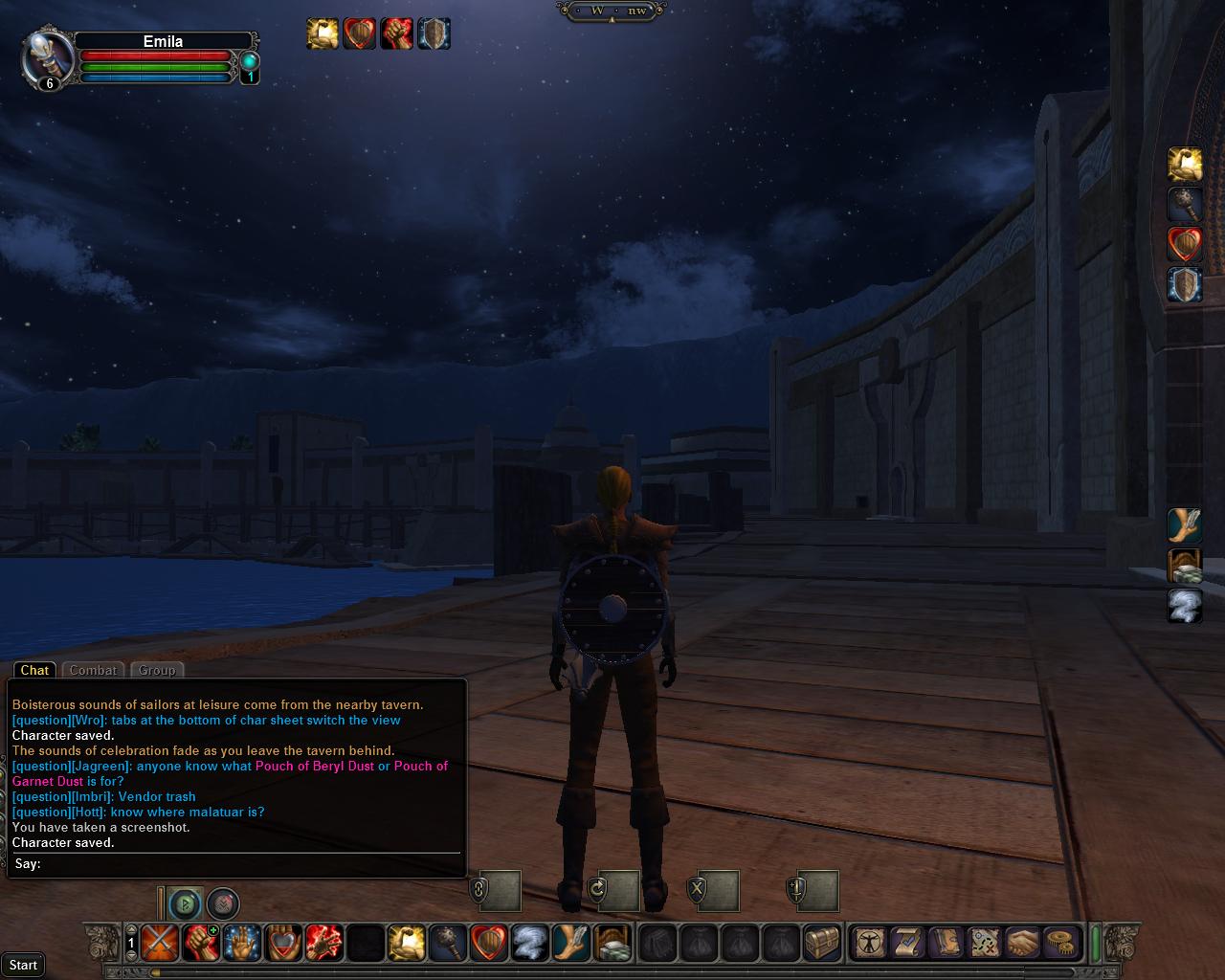
Task: Use the winged foot speed ability in hotbar
Action: click(570, 944)
